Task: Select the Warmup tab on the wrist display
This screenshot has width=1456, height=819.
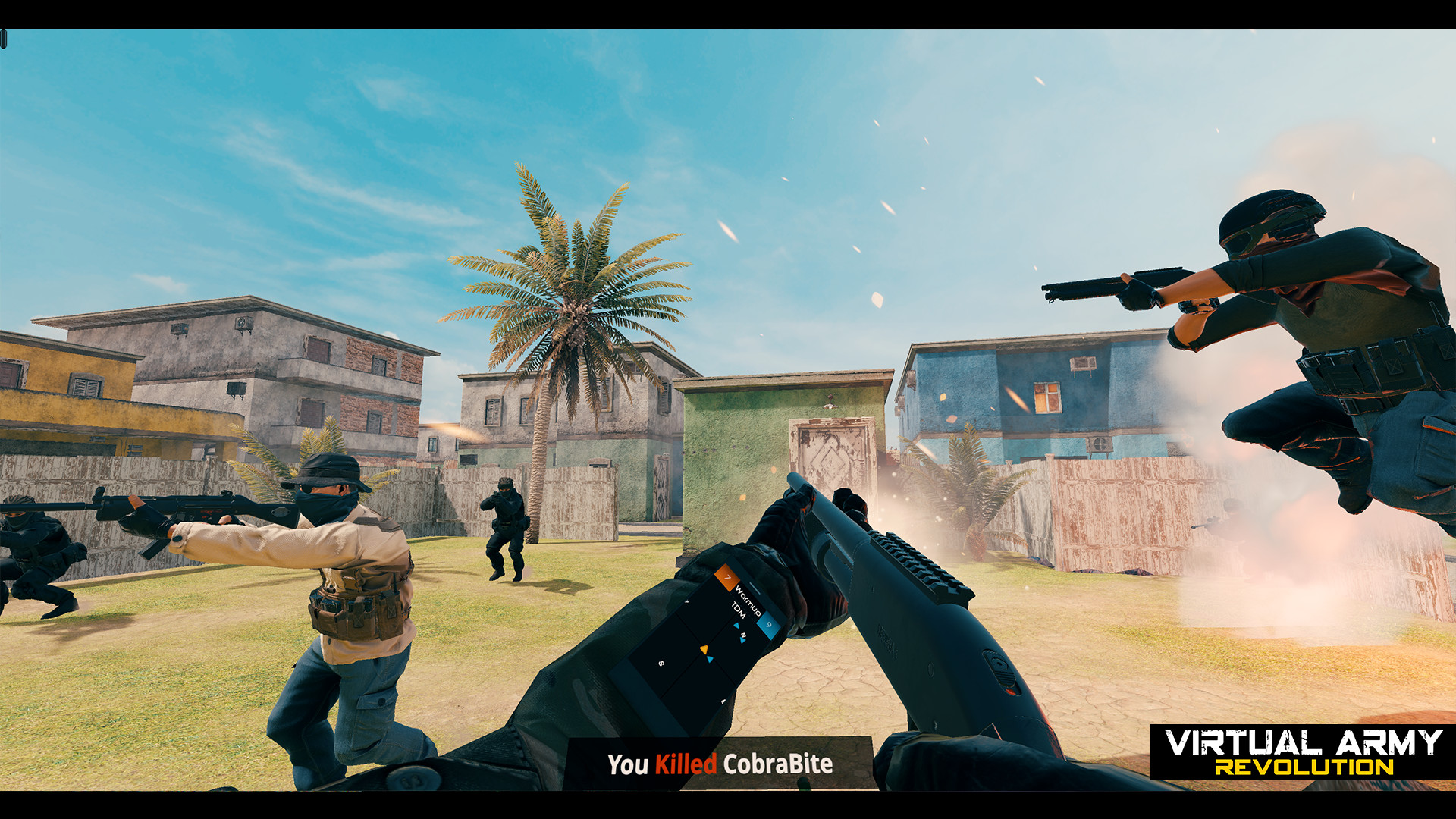Action: 747,601
